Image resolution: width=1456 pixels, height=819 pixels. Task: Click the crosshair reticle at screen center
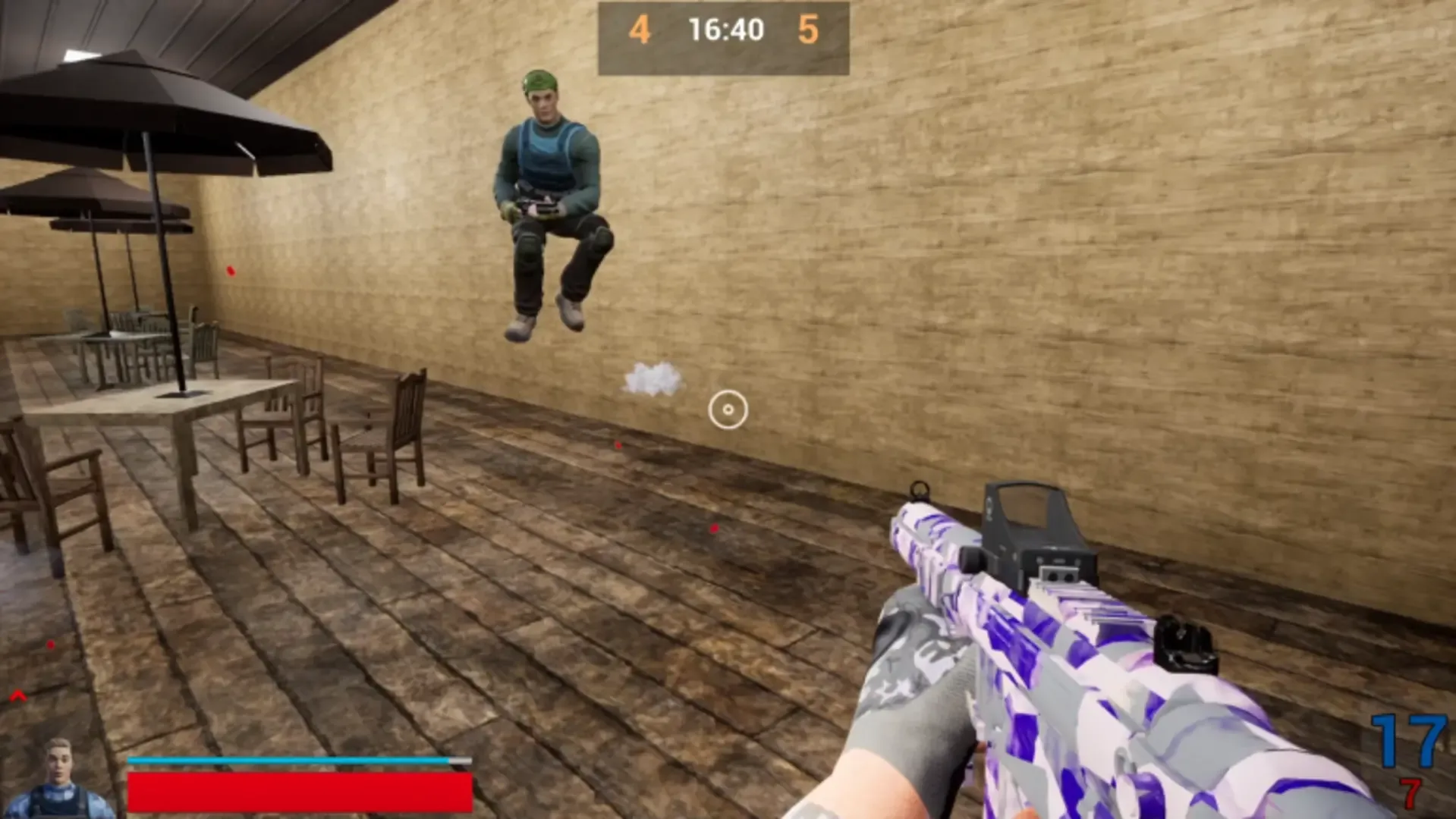pos(728,409)
